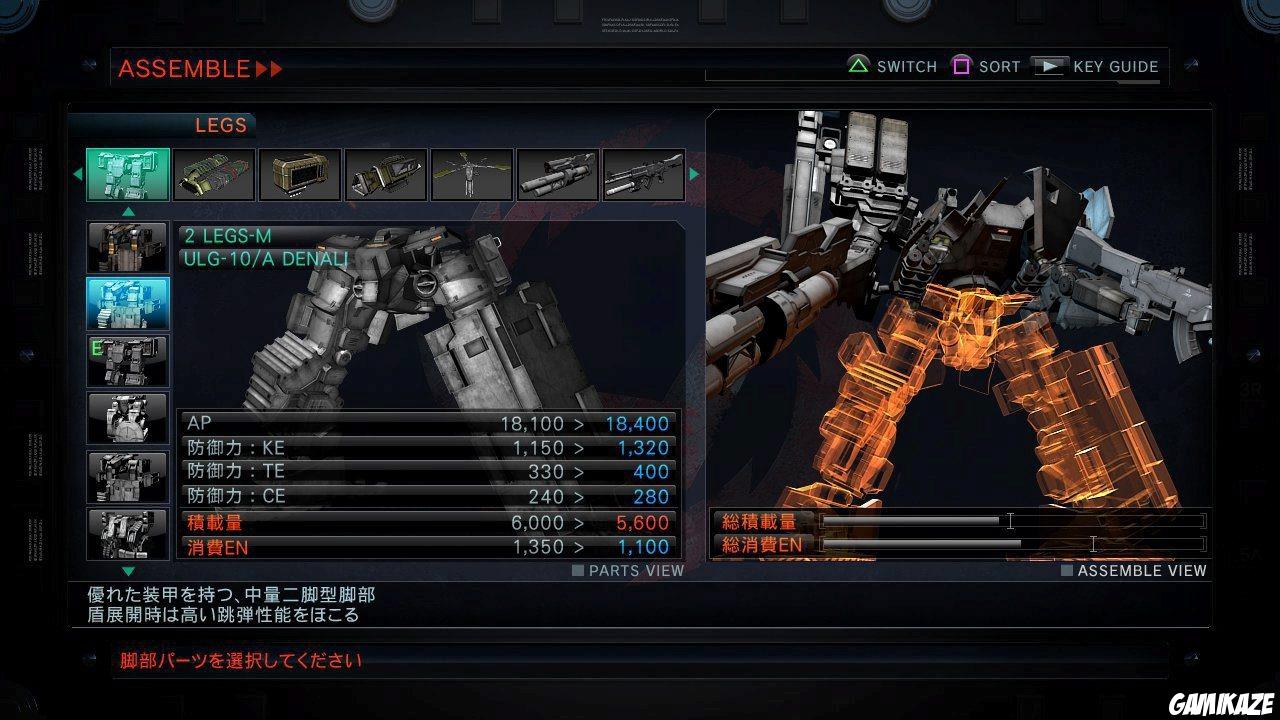Select the helicopter-style part icon in the parts row
1280x720 pixels.
point(470,174)
